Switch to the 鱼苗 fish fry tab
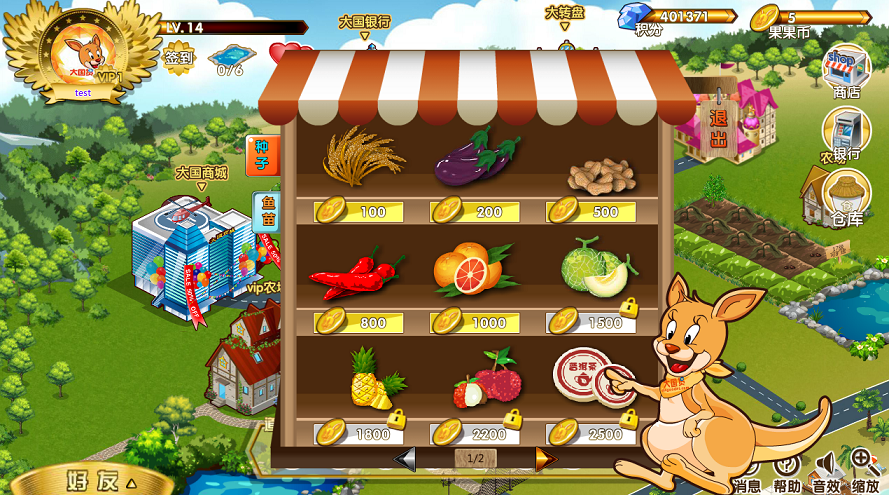 (268, 211)
